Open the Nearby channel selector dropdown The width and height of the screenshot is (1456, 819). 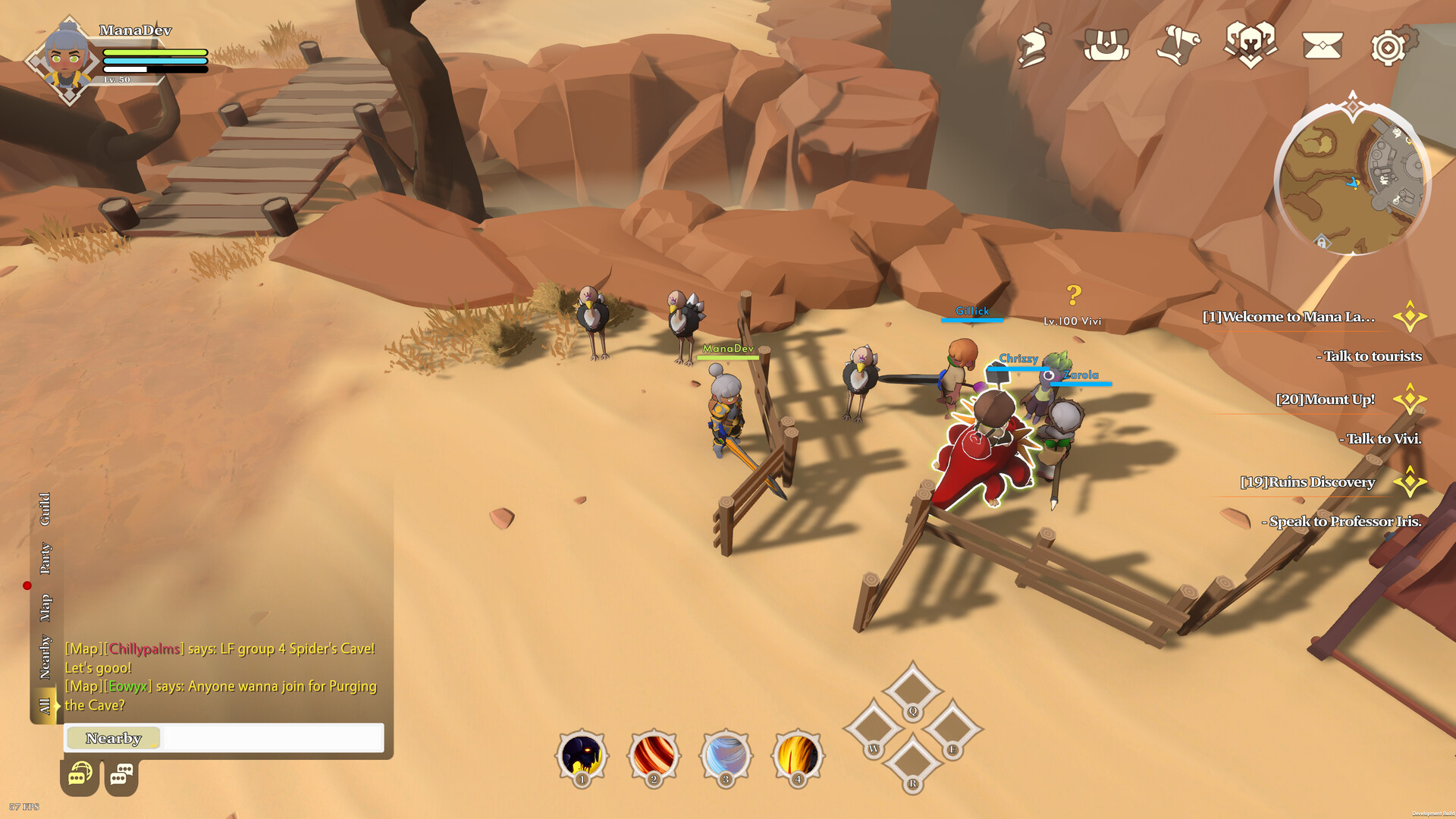point(112,738)
